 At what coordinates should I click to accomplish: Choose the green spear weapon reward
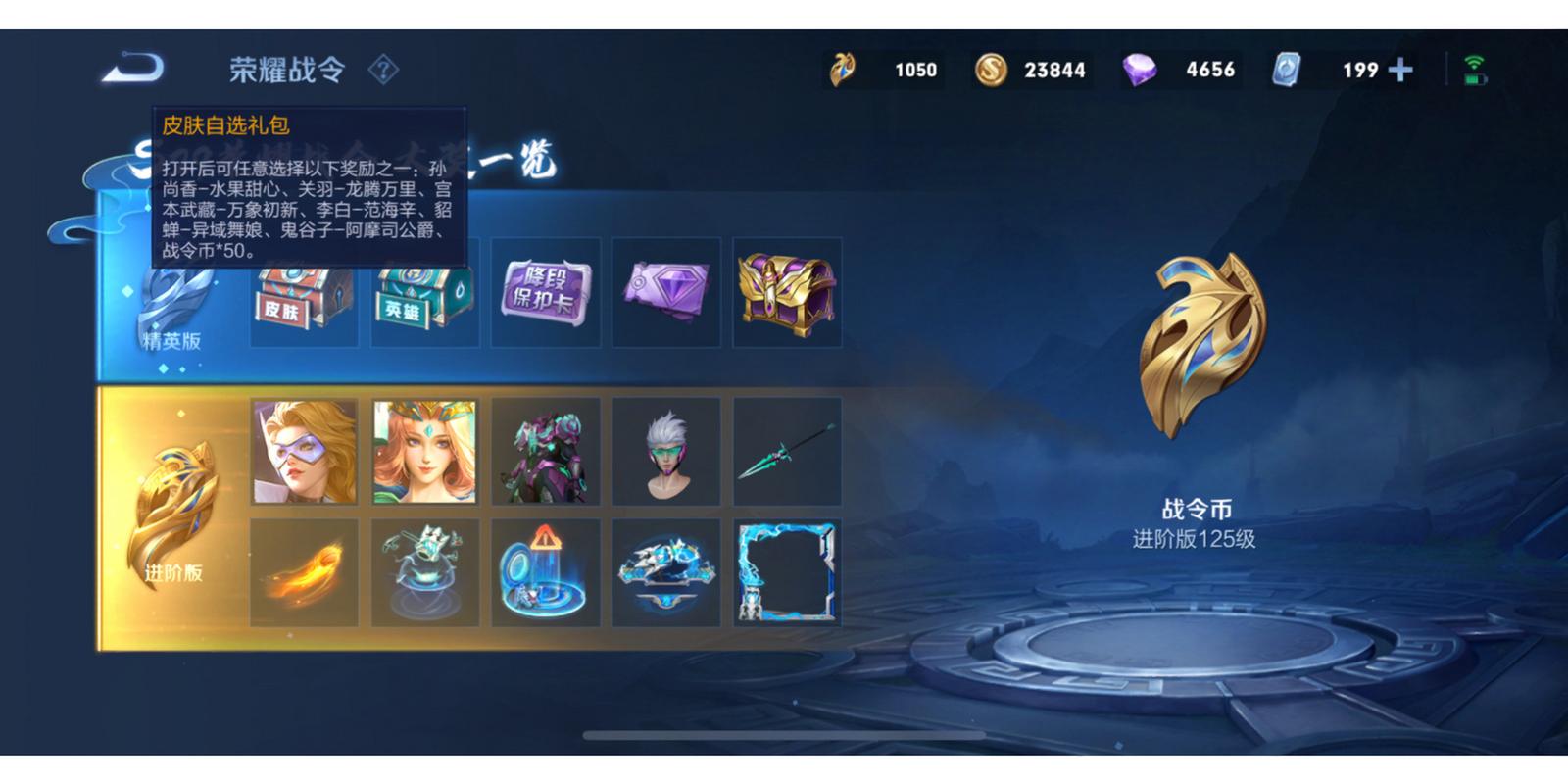pyautogui.click(x=787, y=452)
